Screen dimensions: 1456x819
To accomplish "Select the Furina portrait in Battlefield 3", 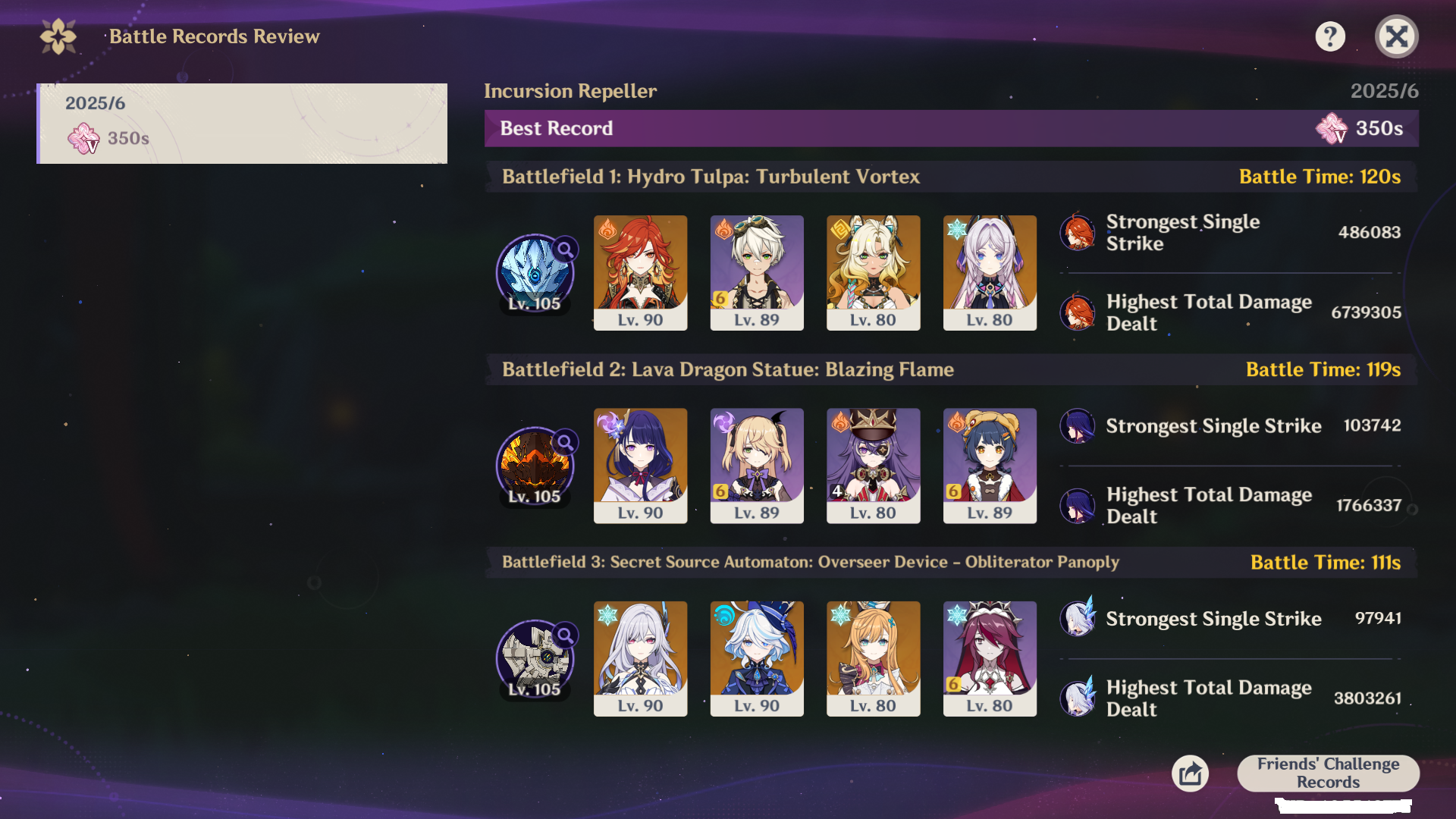I will (x=757, y=658).
